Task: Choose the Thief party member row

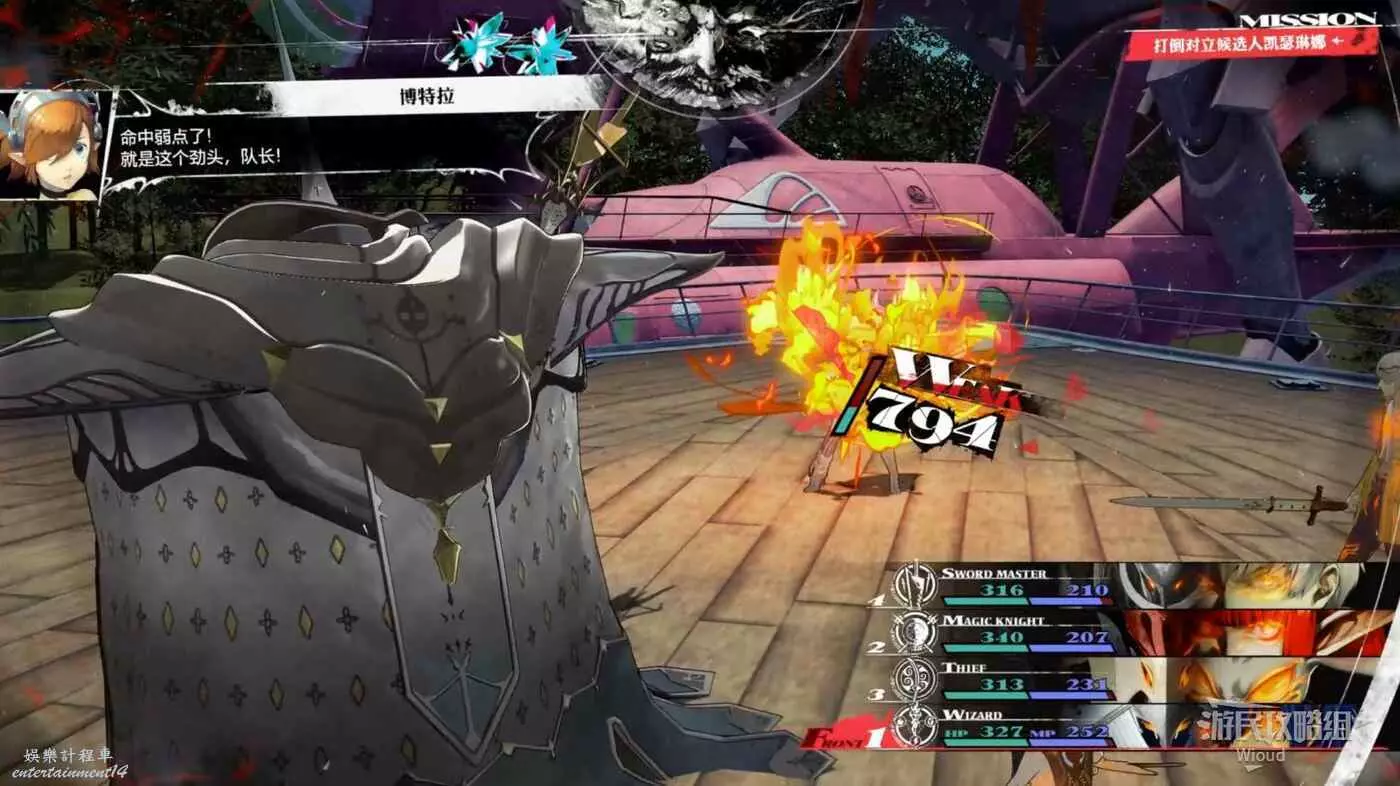Action: click(x=1030, y=678)
